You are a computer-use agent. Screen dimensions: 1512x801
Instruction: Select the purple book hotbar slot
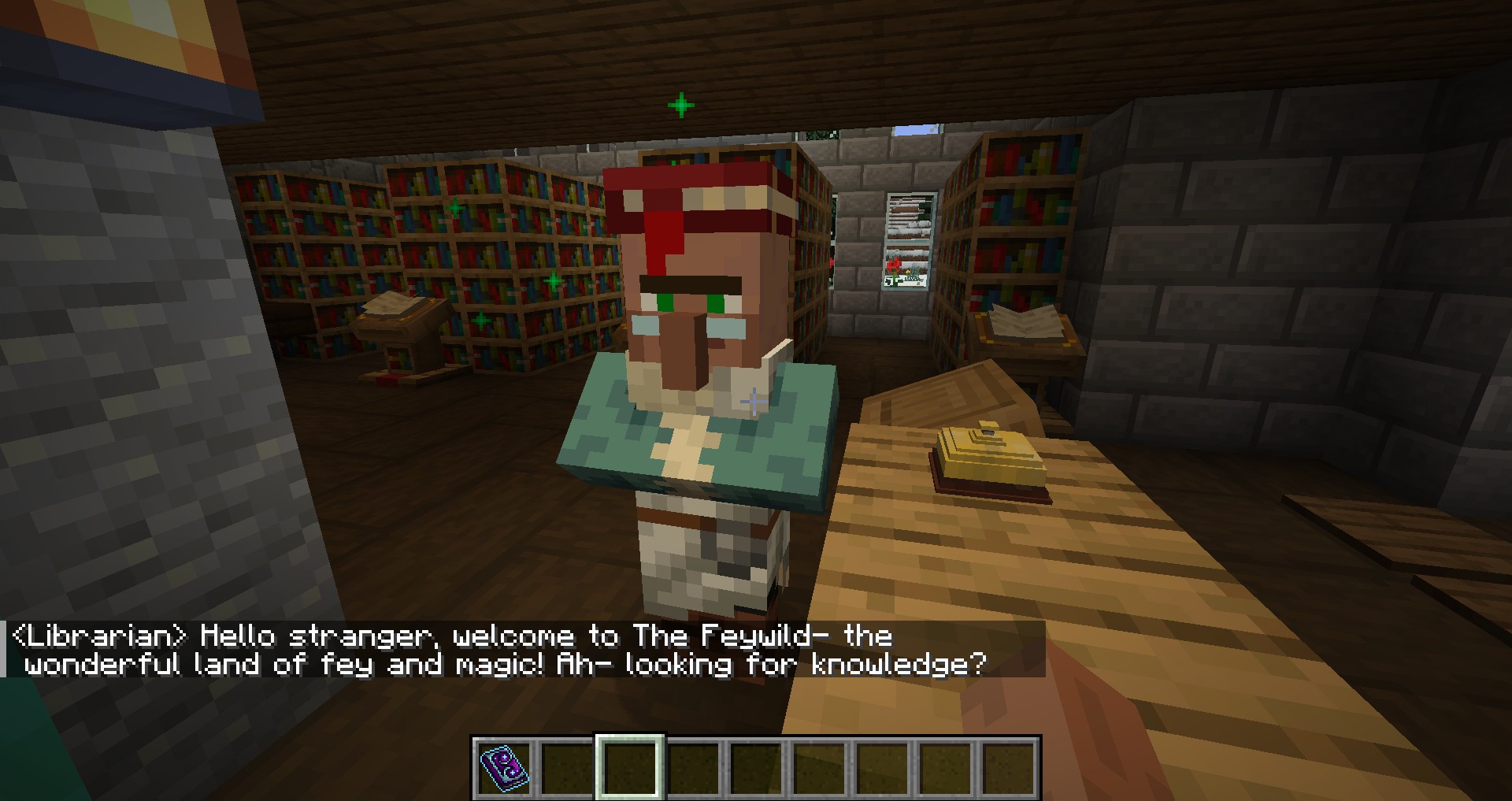(504, 767)
